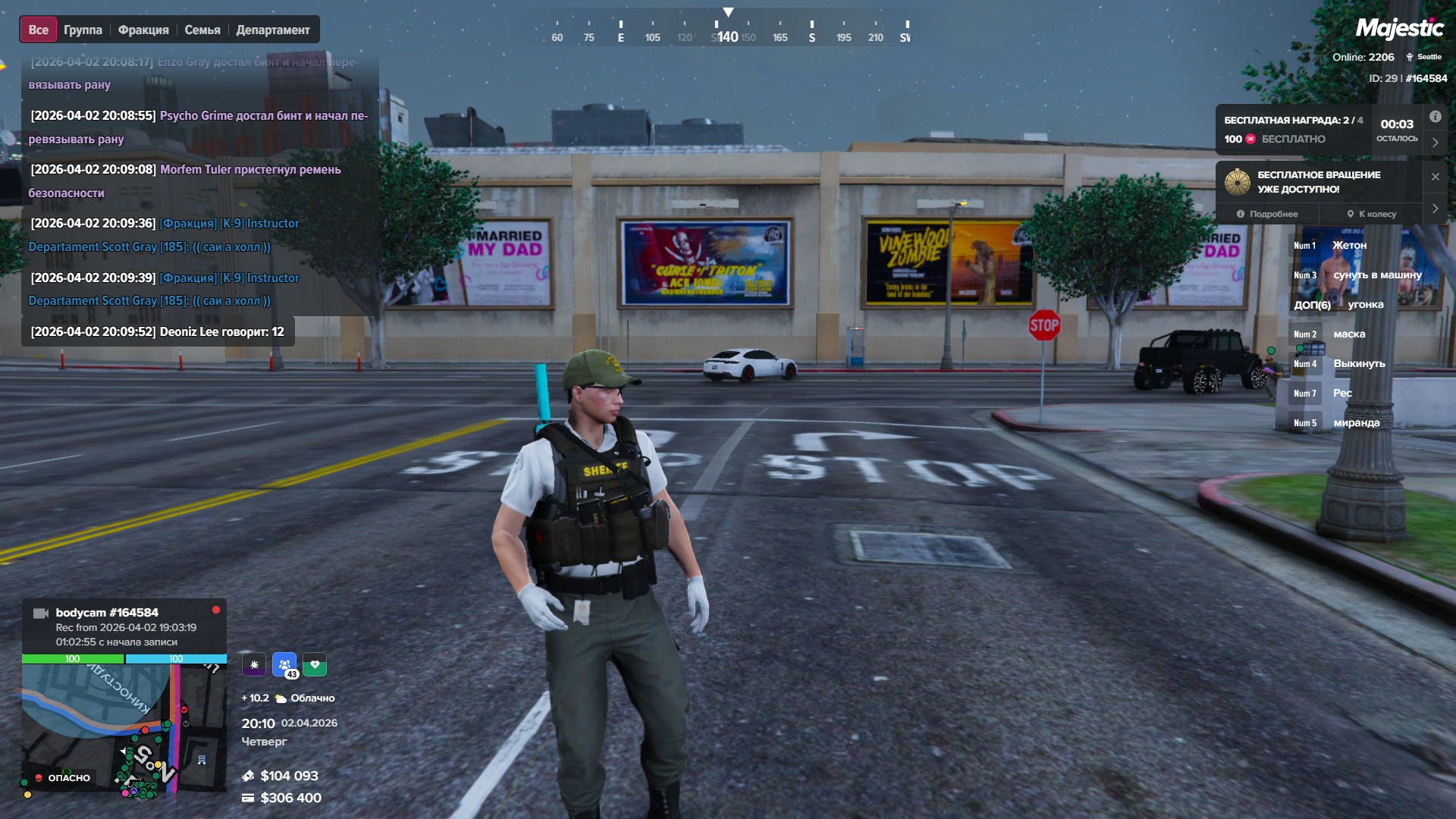
Task: Show the Семья chat tab
Action: 202,30
